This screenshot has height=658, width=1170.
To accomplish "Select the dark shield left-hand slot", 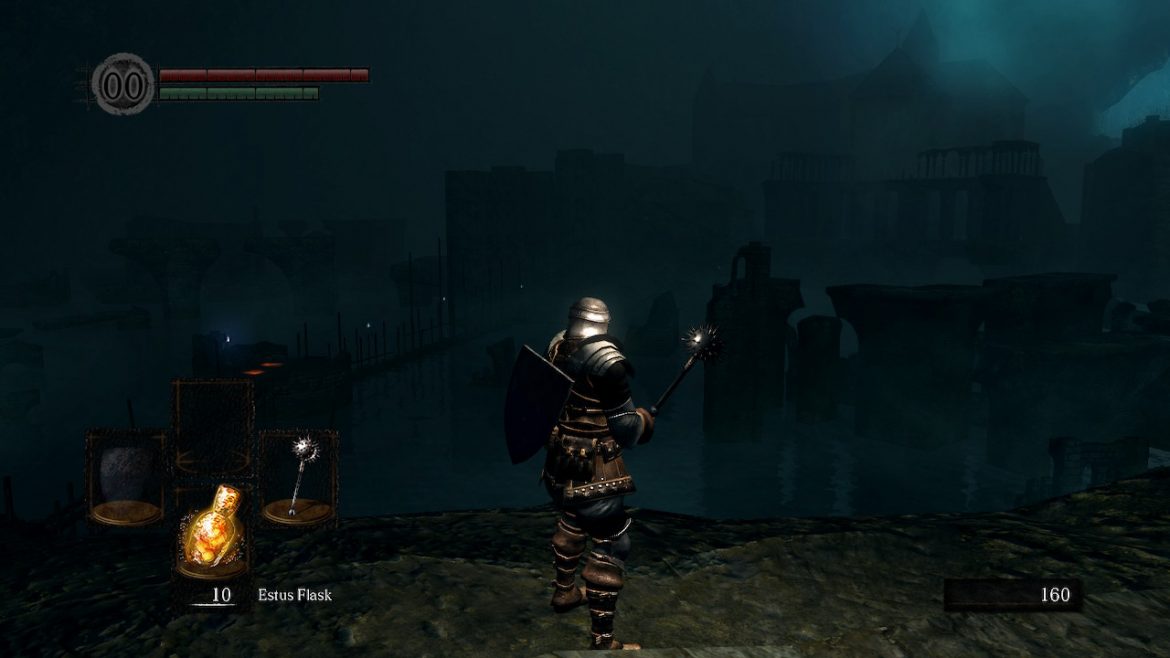I will (x=126, y=477).
